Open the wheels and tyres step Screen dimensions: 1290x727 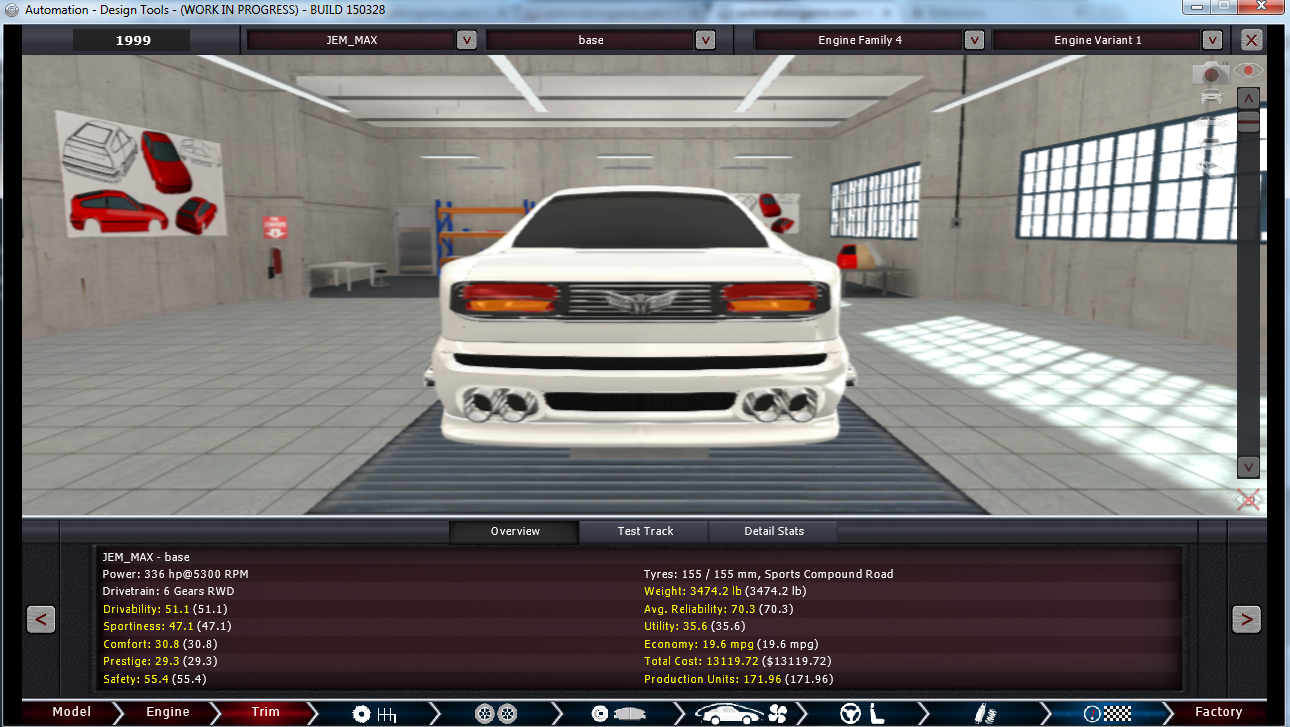coord(496,713)
